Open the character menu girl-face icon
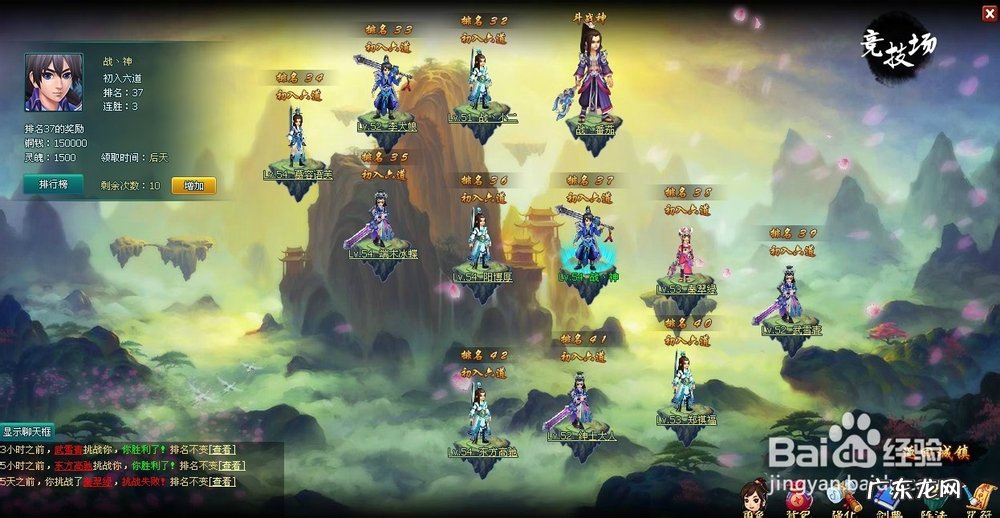Screen dimensions: 1000x518 click(x=752, y=493)
